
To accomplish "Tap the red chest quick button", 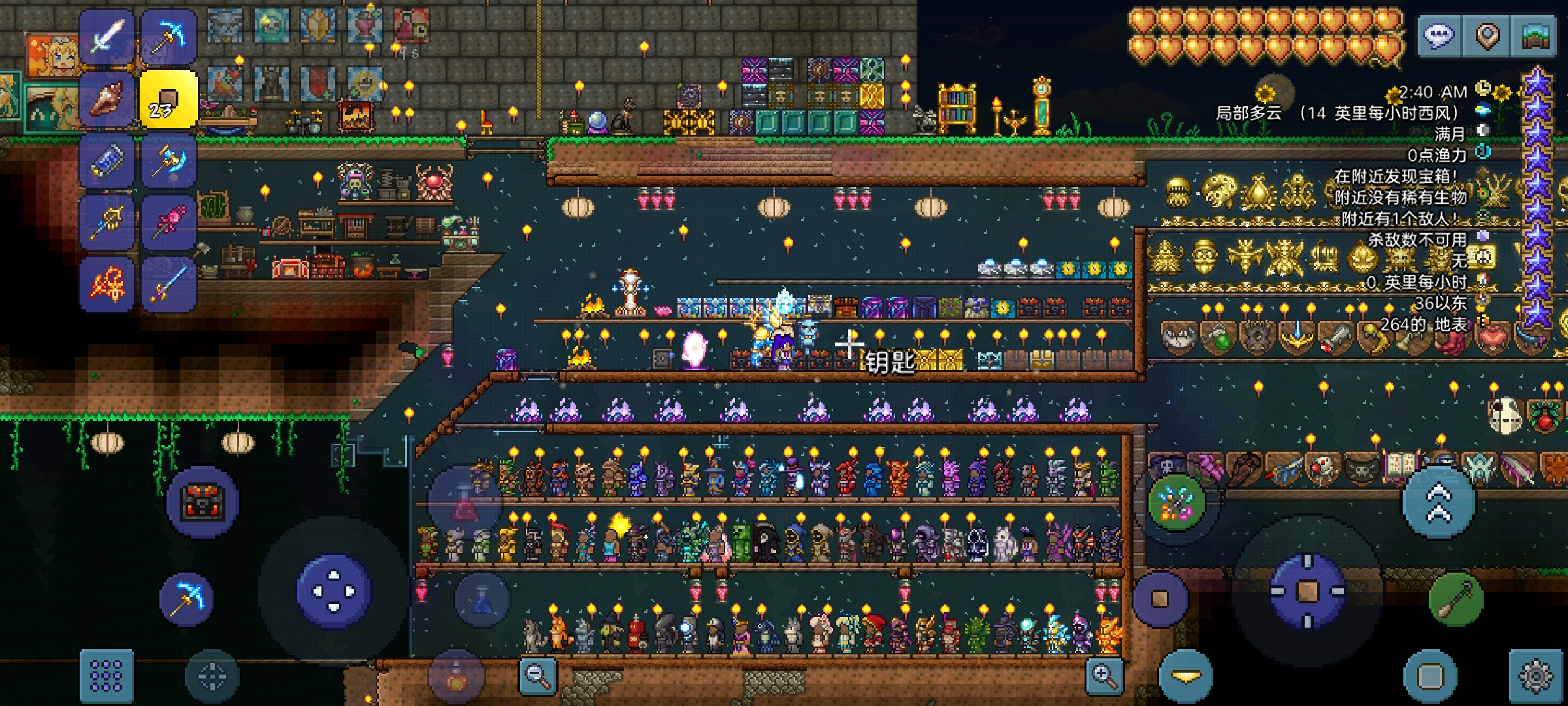I will pyautogui.click(x=203, y=502).
